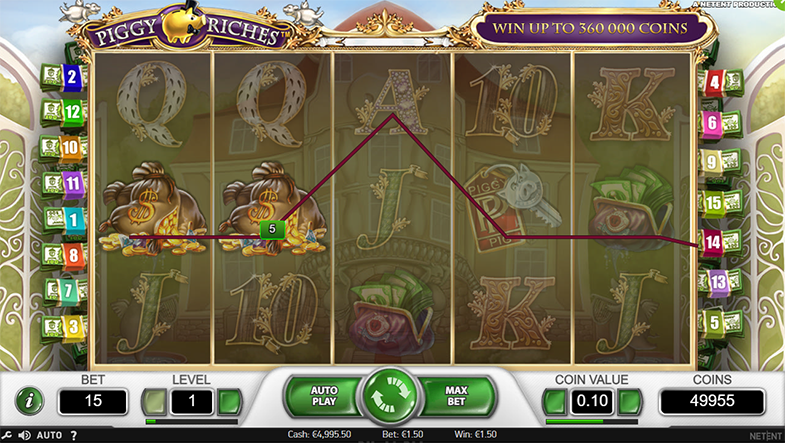Highlight payline 15 marker

point(713,203)
